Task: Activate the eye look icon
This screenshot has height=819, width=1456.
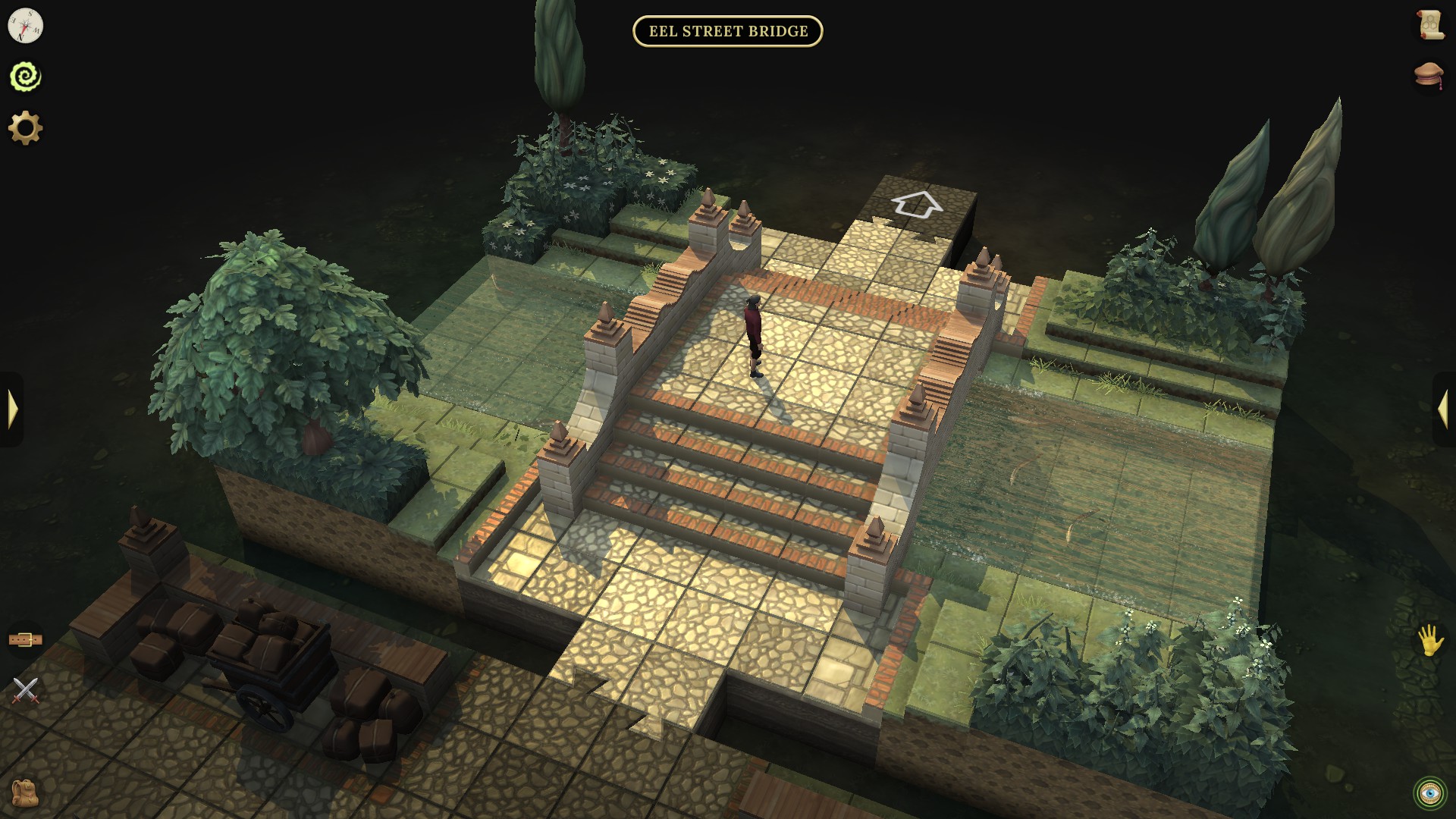Action: (x=1430, y=792)
